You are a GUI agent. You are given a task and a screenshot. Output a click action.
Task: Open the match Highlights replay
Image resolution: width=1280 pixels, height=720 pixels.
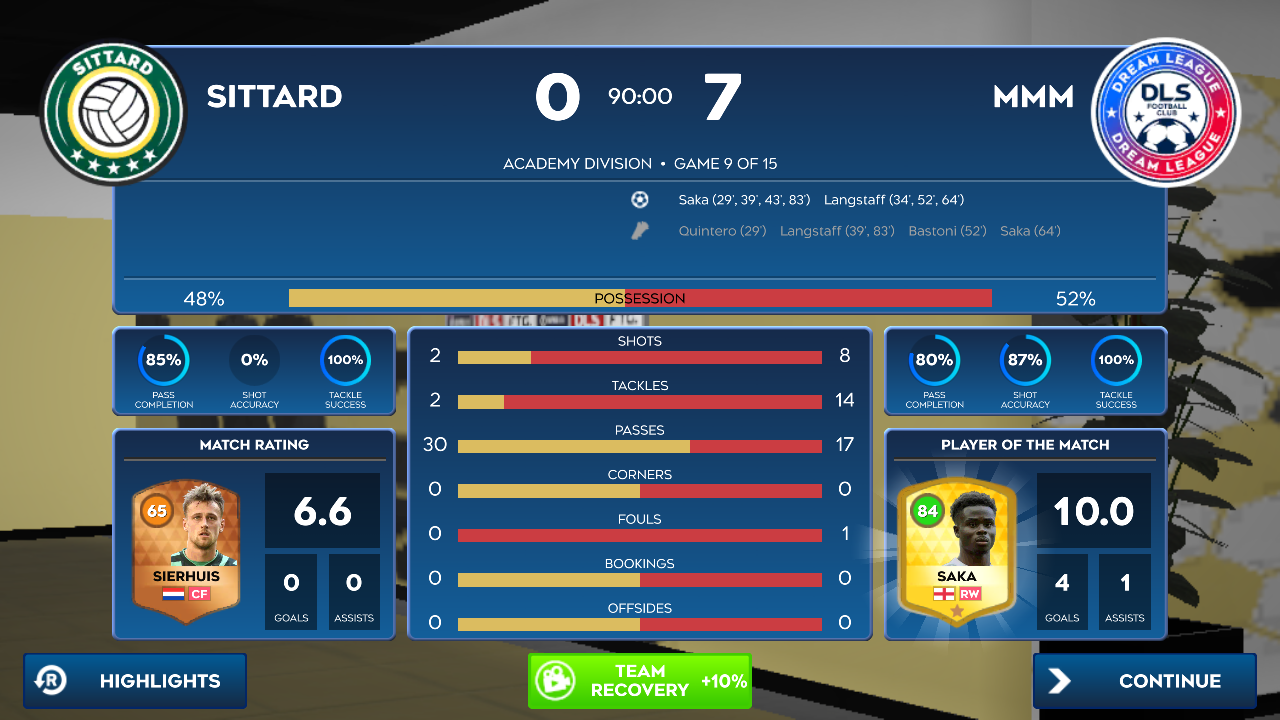click(135, 681)
